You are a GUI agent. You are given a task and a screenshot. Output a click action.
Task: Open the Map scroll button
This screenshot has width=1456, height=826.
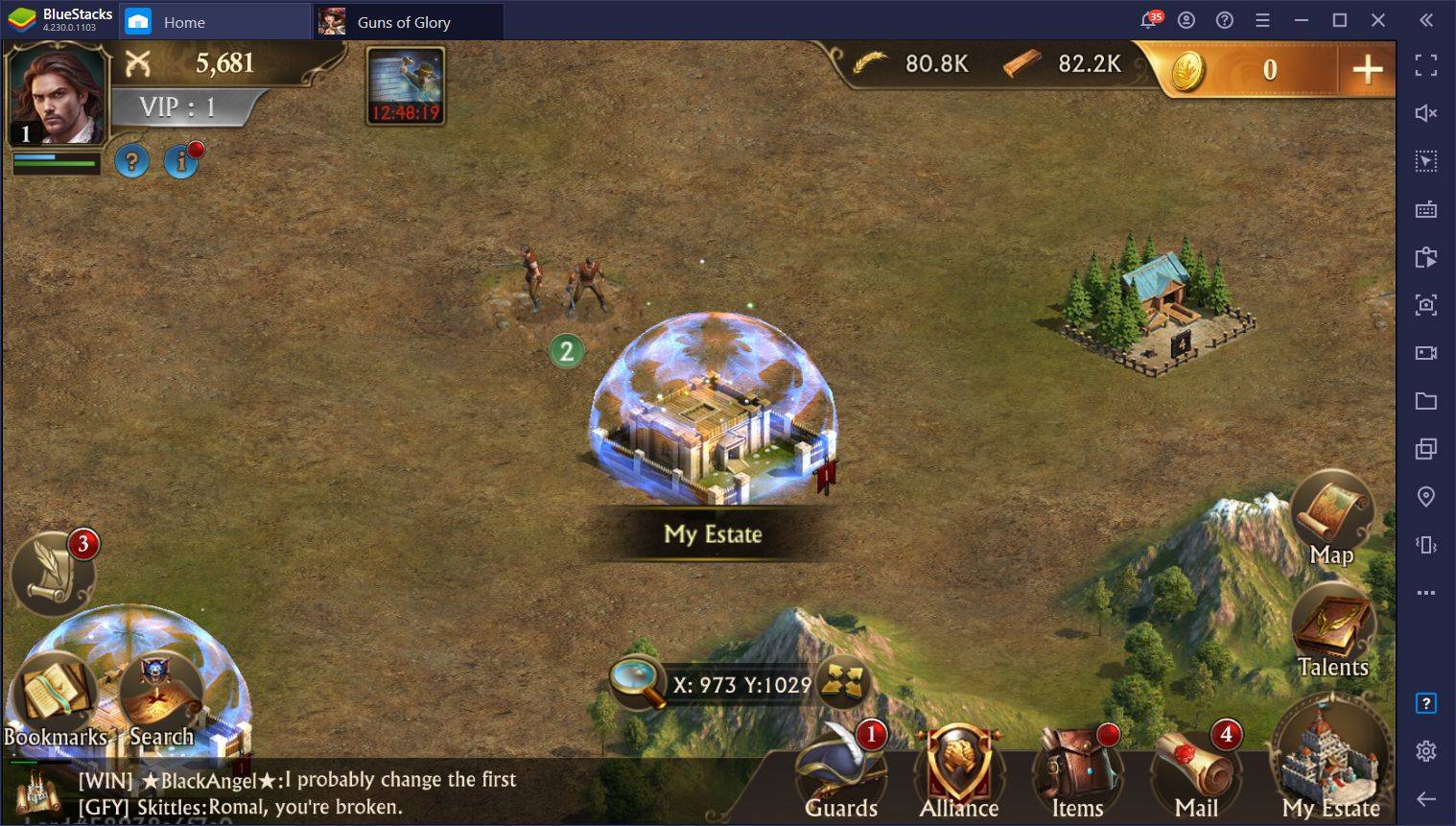(x=1331, y=520)
